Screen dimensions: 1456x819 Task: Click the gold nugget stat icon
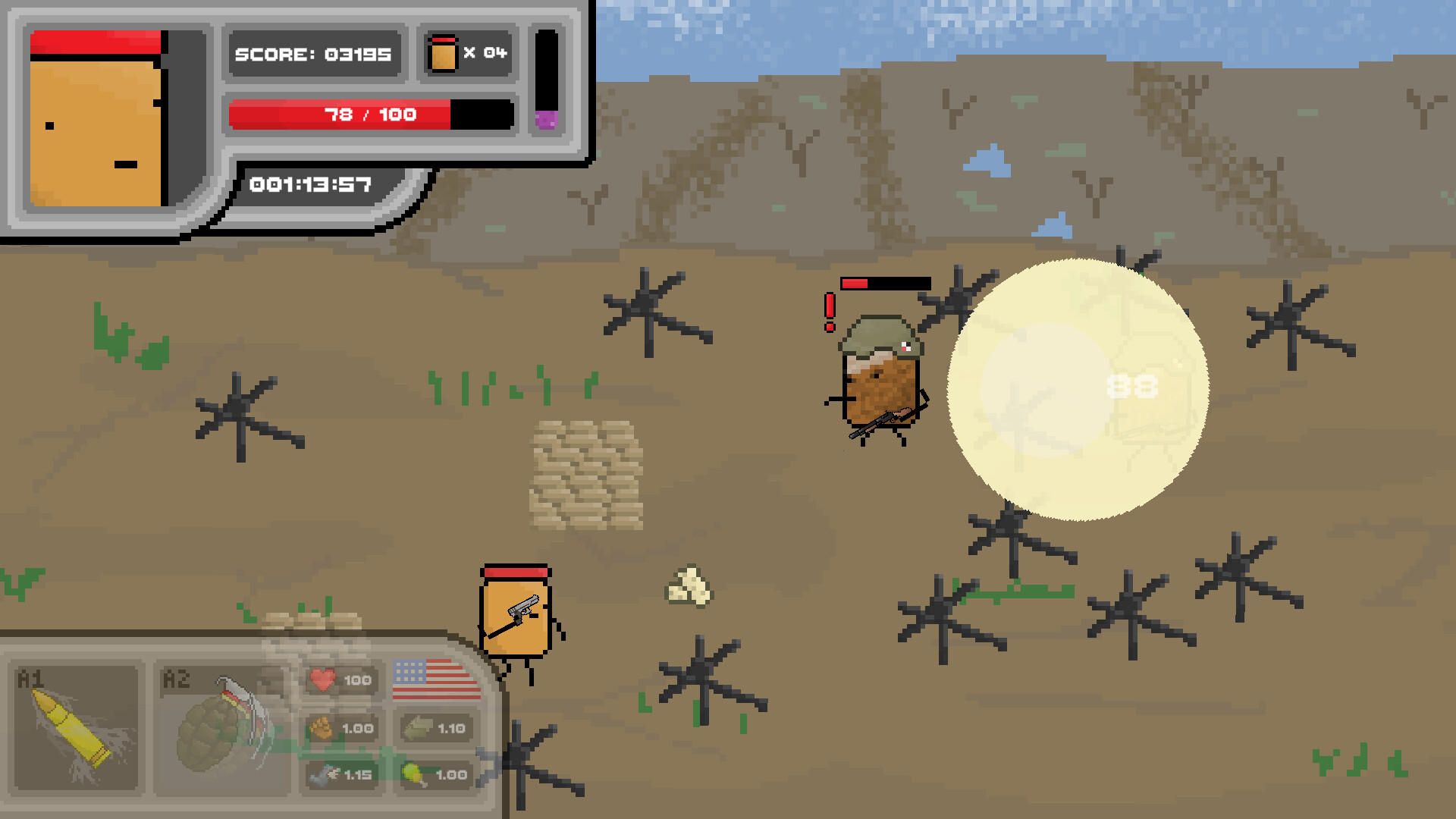coord(322,726)
